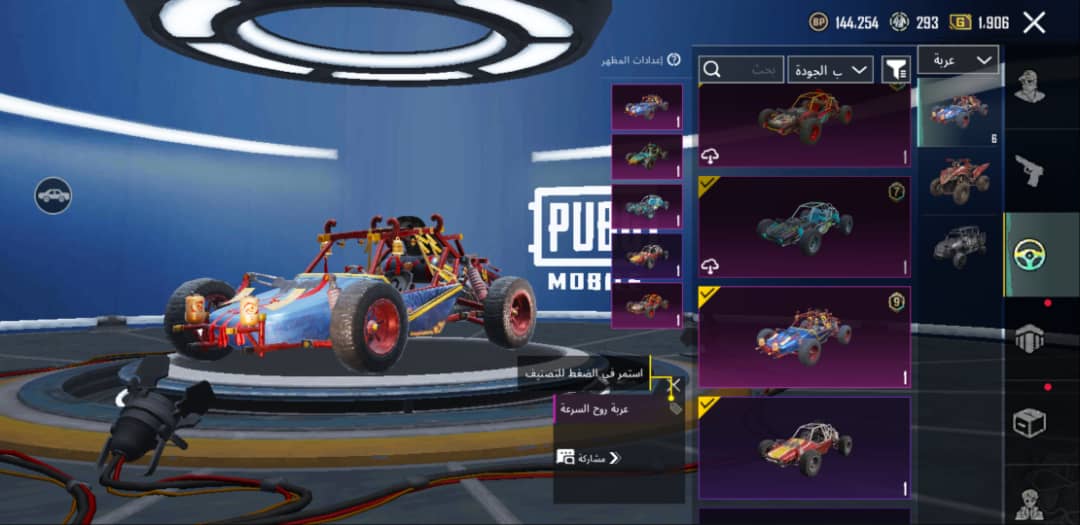The width and height of the screenshot is (1080, 525).
Task: Tap the share button
Action: tap(590, 458)
